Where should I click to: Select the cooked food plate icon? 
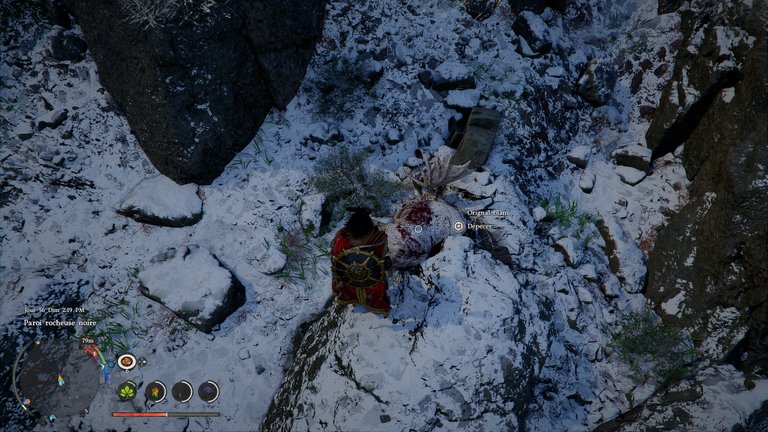[x=127, y=361]
